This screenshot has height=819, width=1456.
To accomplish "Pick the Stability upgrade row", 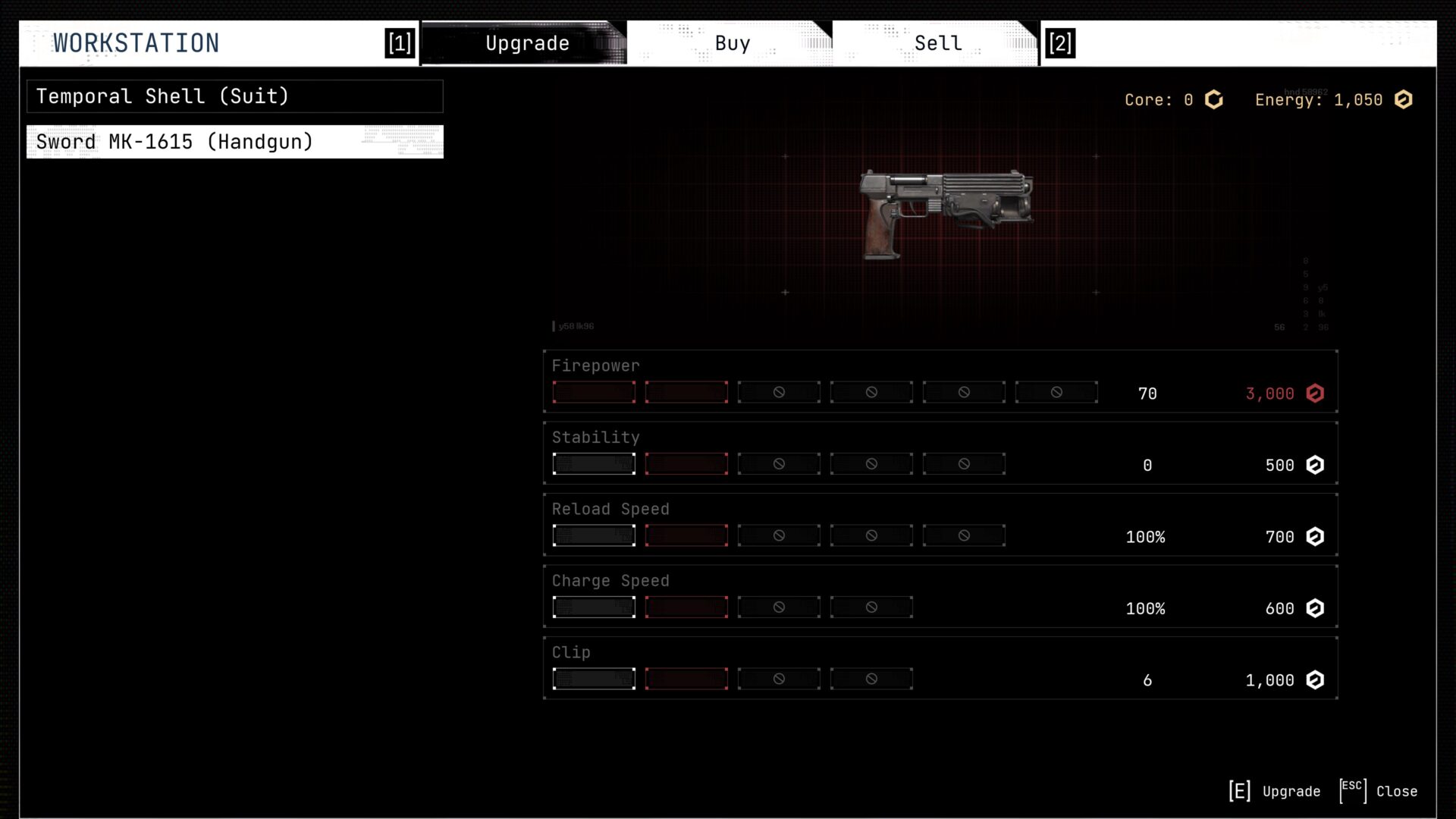I will [x=940, y=453].
